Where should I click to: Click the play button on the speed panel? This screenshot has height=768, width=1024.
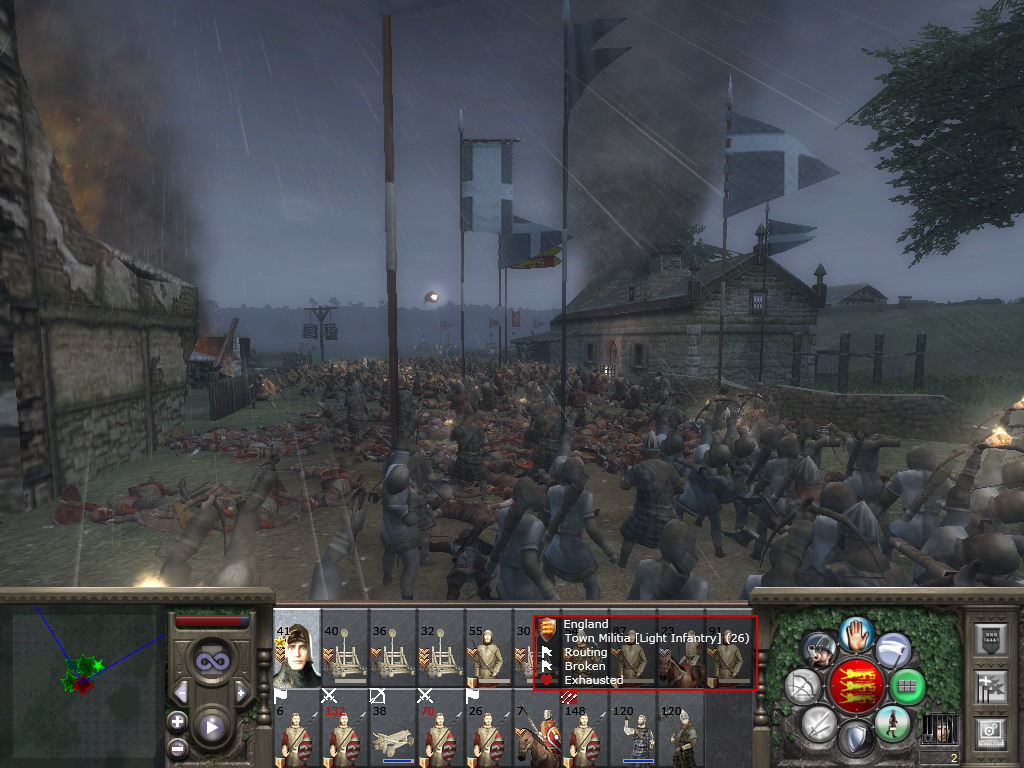click(x=211, y=728)
